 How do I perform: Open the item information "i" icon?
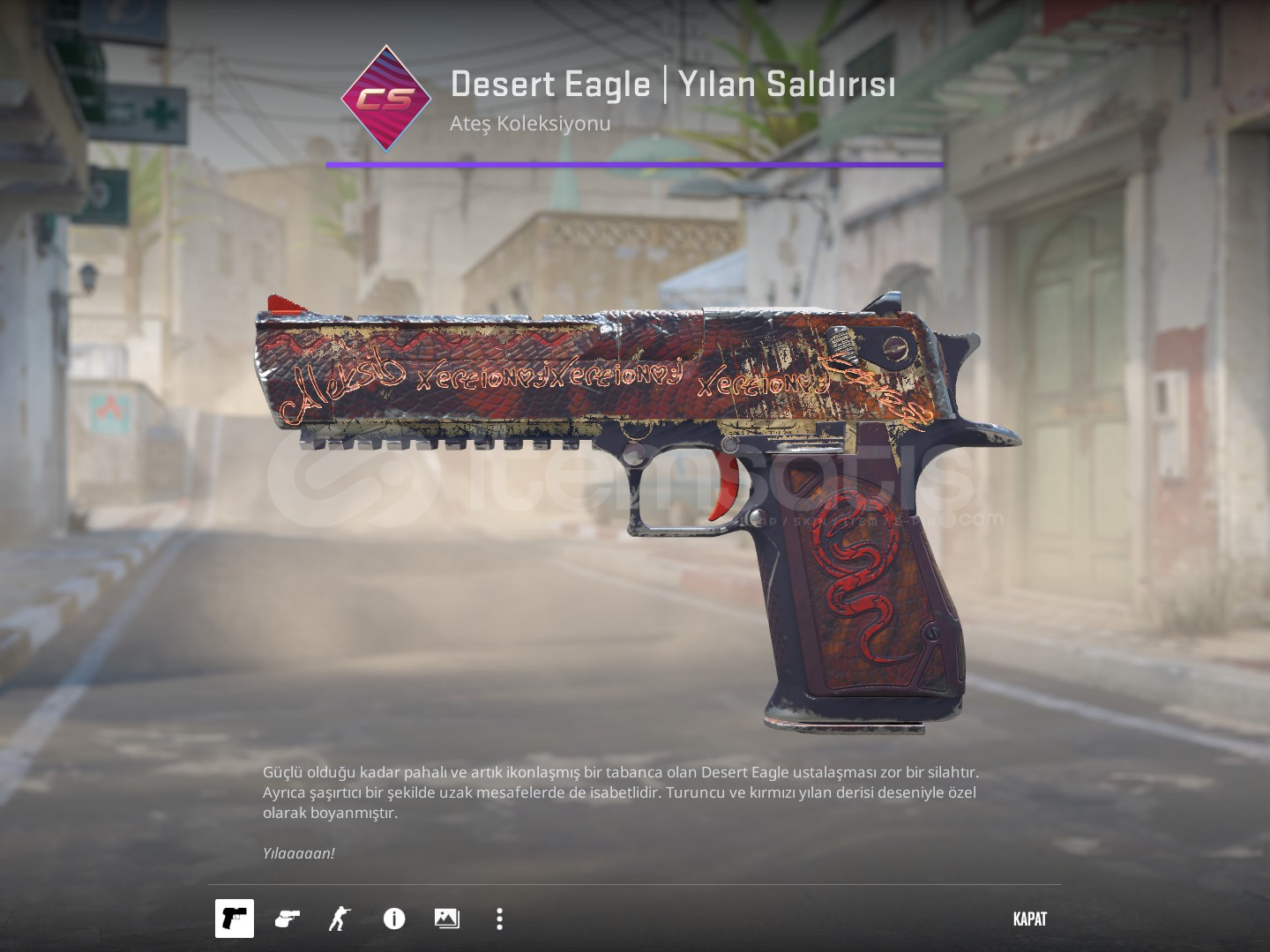coord(392,919)
